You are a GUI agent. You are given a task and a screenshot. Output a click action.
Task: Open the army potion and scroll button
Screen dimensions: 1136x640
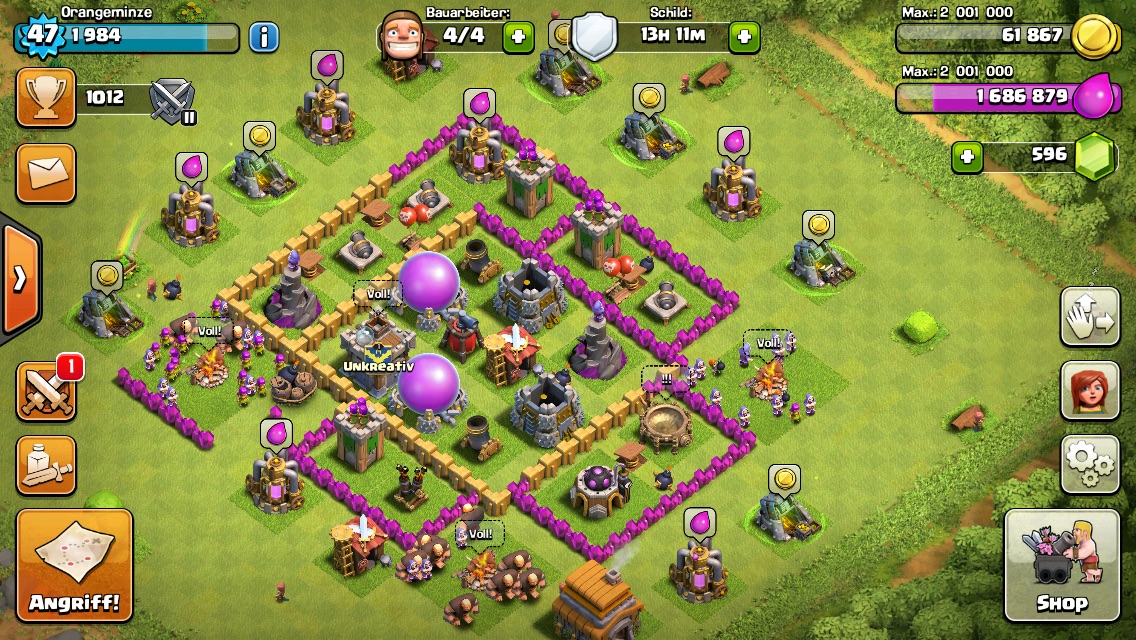click(x=46, y=465)
